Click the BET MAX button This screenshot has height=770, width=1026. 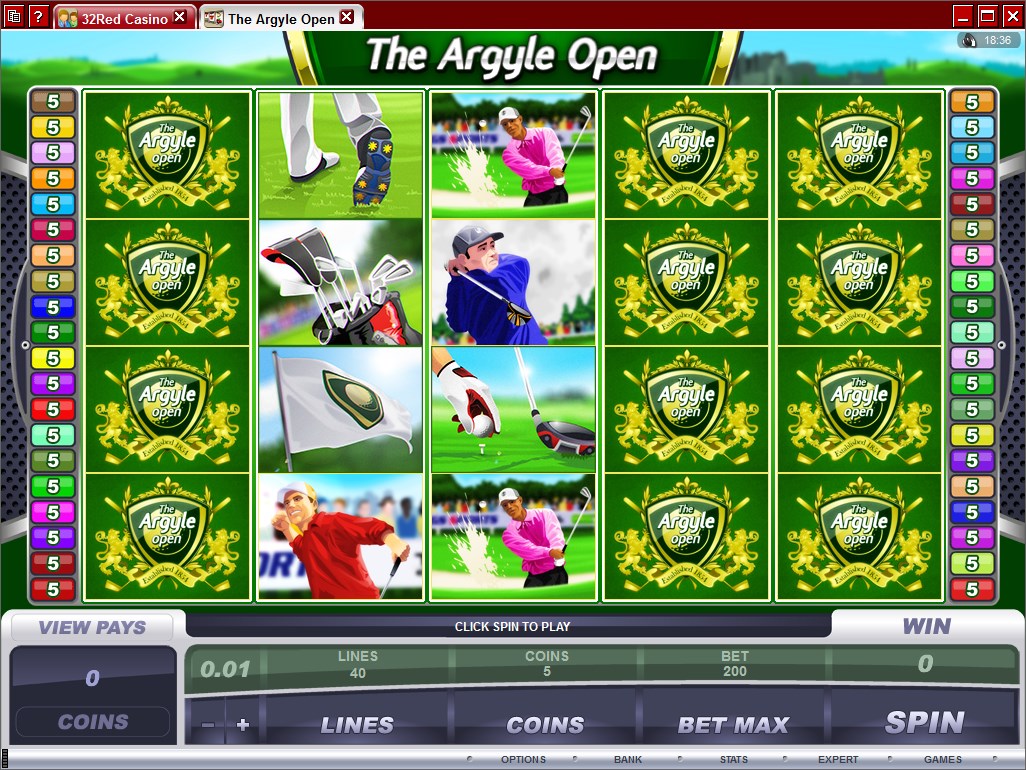734,724
